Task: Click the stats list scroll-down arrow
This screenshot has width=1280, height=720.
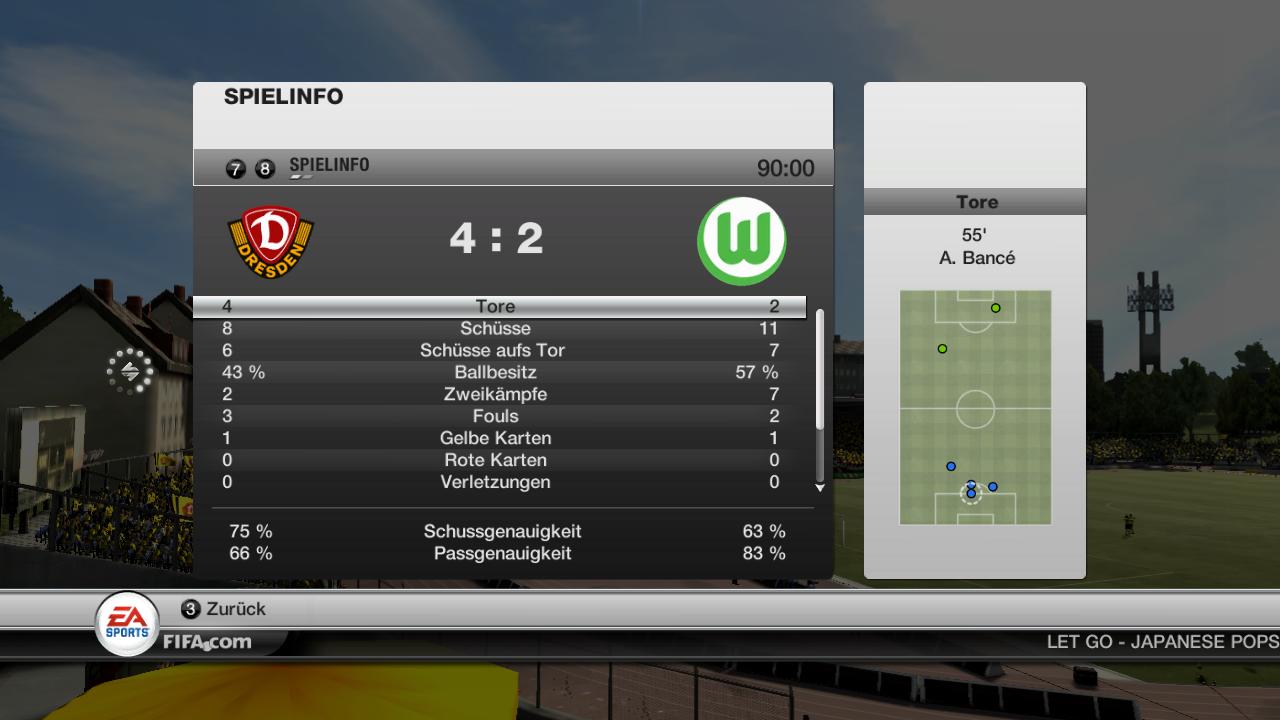Action: (820, 488)
